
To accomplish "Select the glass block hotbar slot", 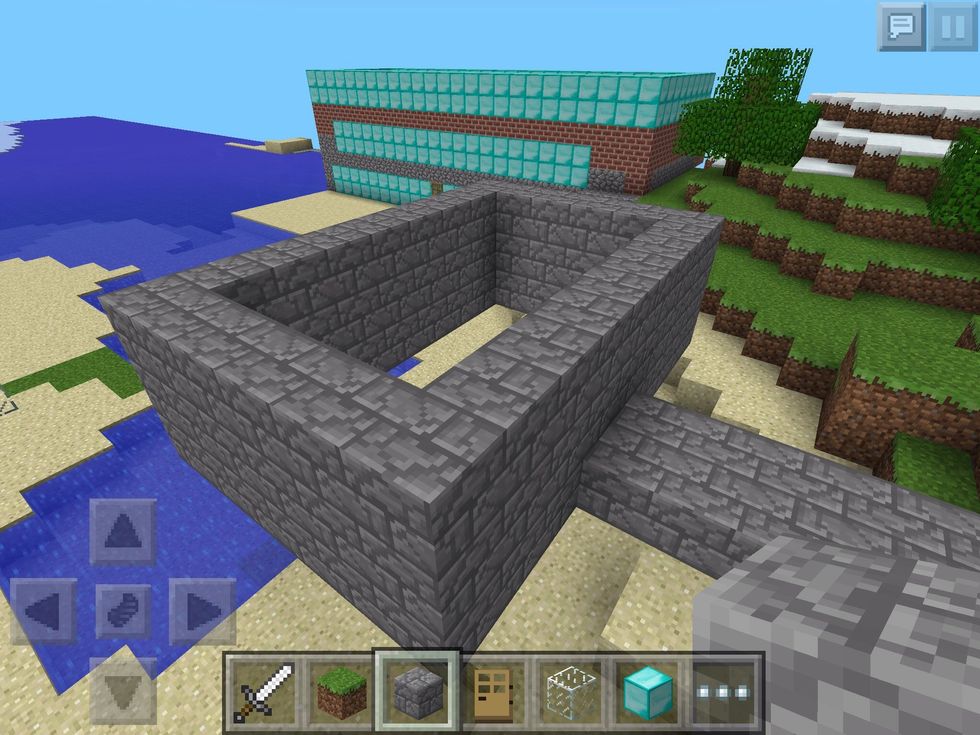I will (571, 691).
